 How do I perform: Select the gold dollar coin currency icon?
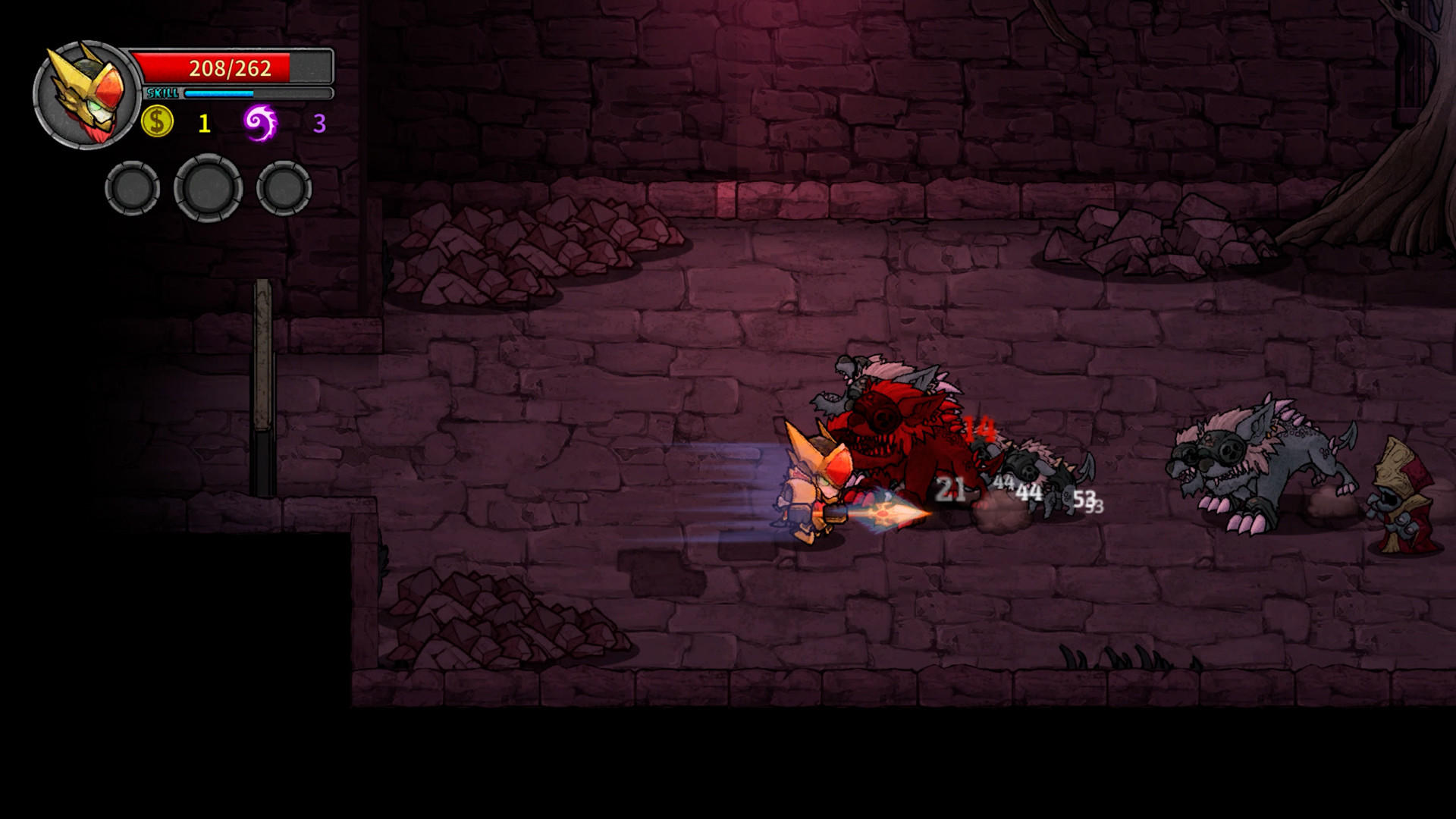(x=157, y=121)
